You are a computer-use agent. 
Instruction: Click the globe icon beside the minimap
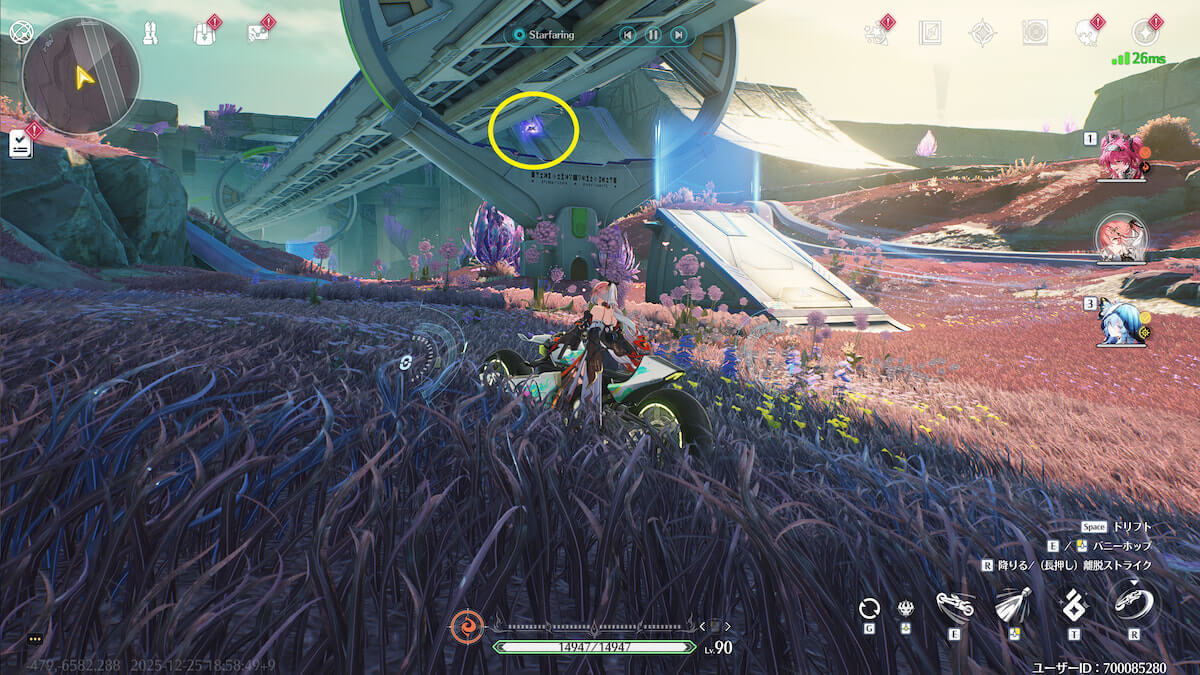tap(19, 30)
